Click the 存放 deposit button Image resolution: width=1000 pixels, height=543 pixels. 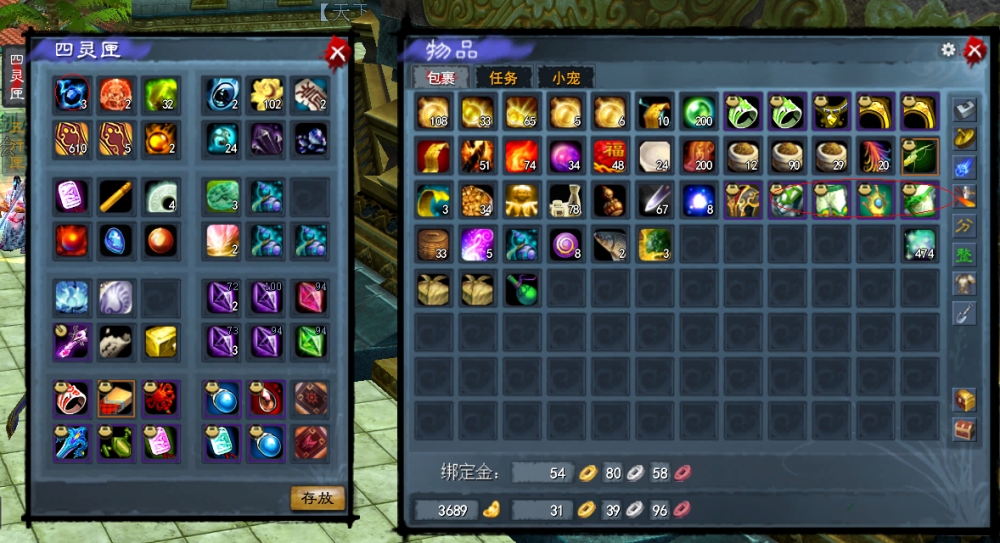pos(317,496)
